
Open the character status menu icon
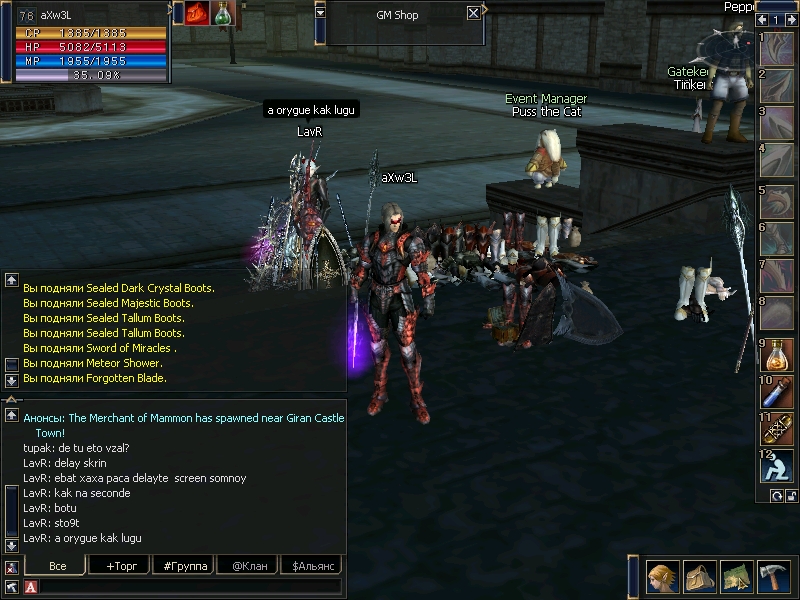coord(661,577)
